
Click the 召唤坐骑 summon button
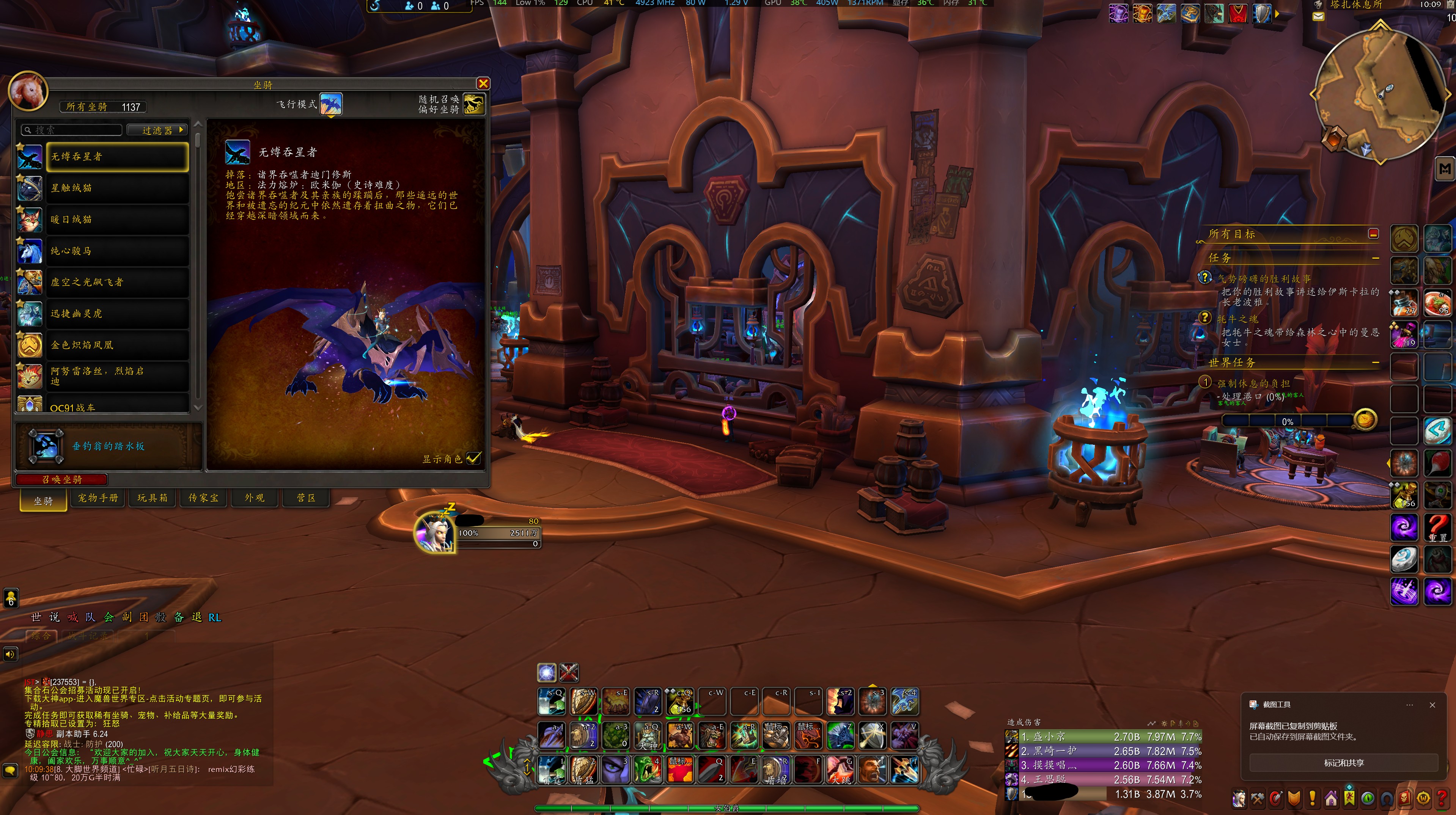click(x=61, y=479)
